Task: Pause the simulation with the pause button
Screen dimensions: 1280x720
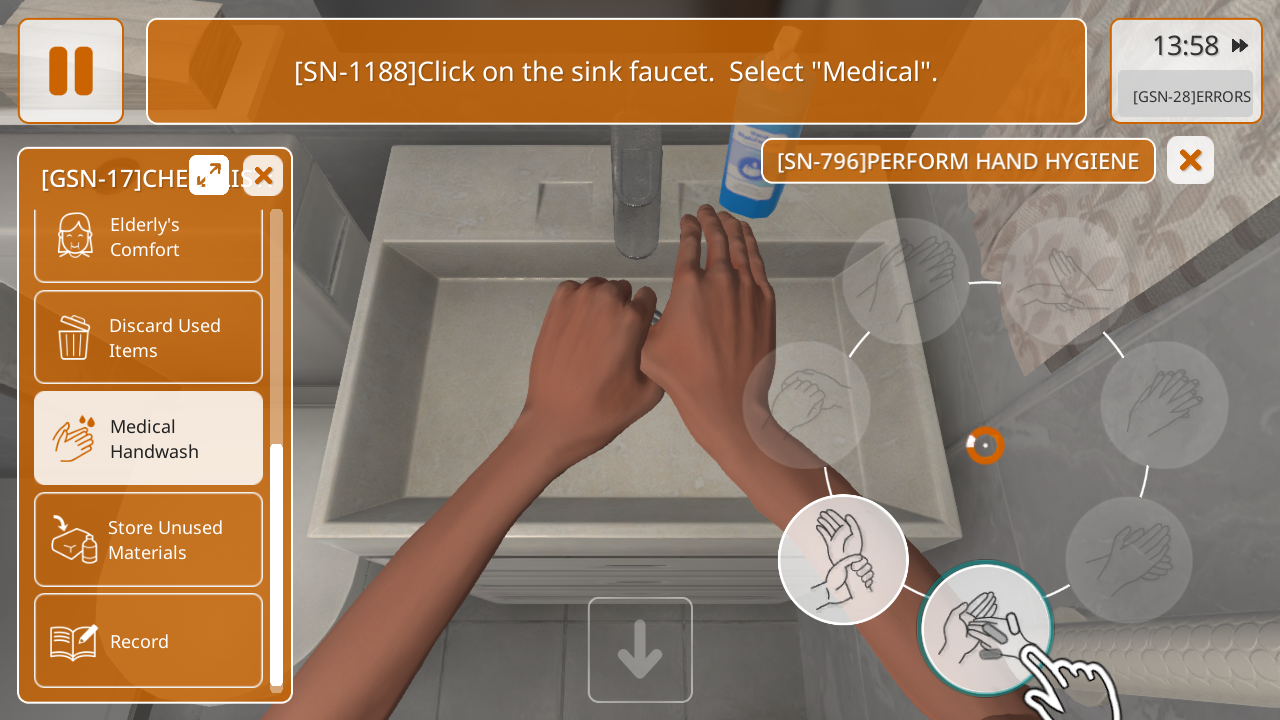Action: coord(71,71)
